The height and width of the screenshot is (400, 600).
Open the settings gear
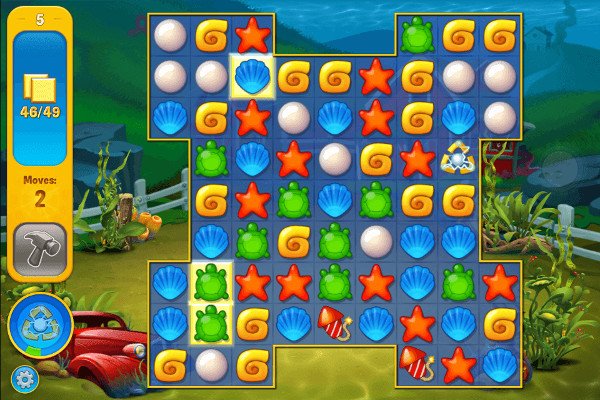coord(22,379)
